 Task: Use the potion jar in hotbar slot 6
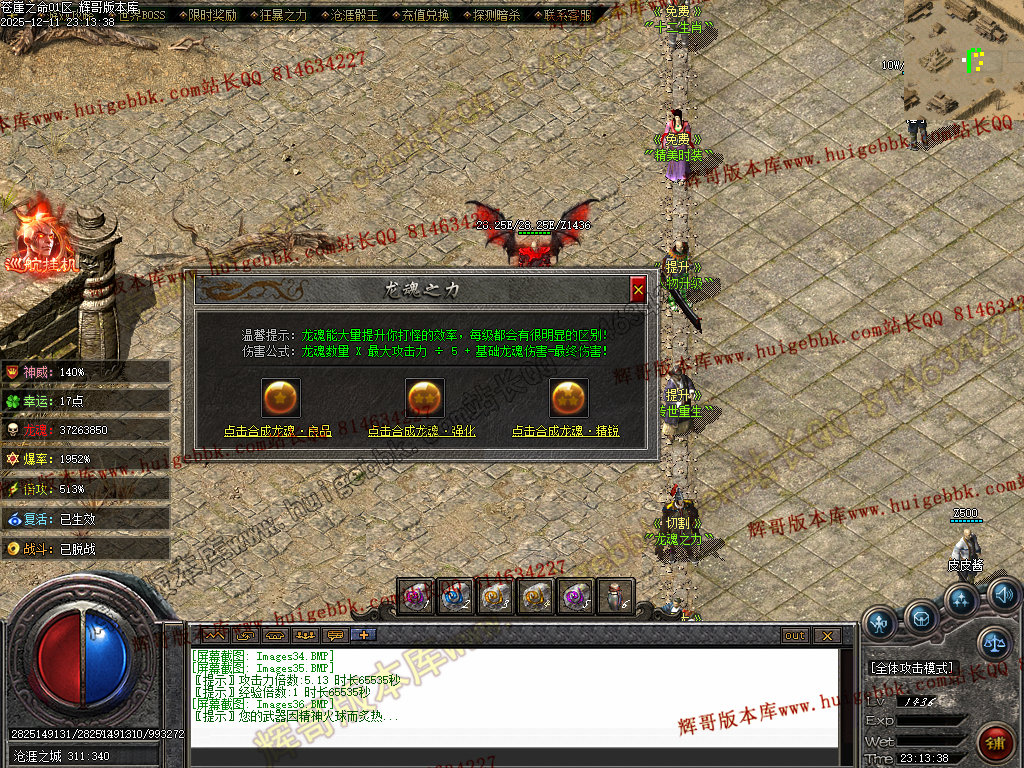coord(618,597)
